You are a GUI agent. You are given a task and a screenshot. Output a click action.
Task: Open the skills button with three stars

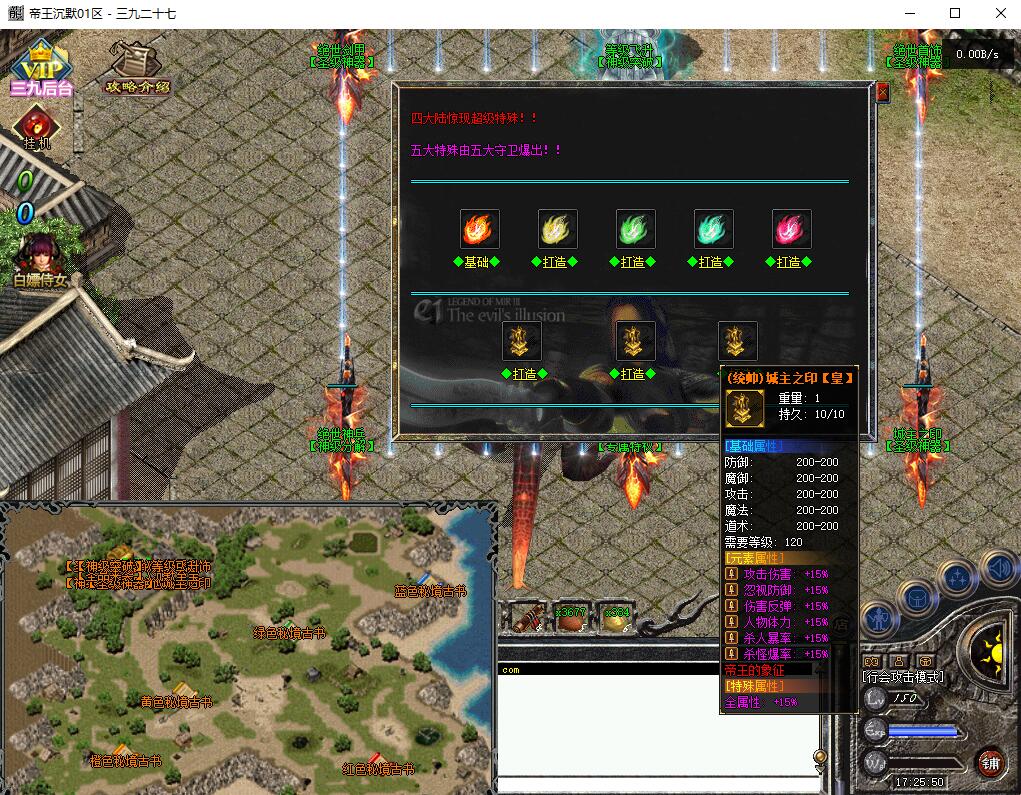coord(959,577)
